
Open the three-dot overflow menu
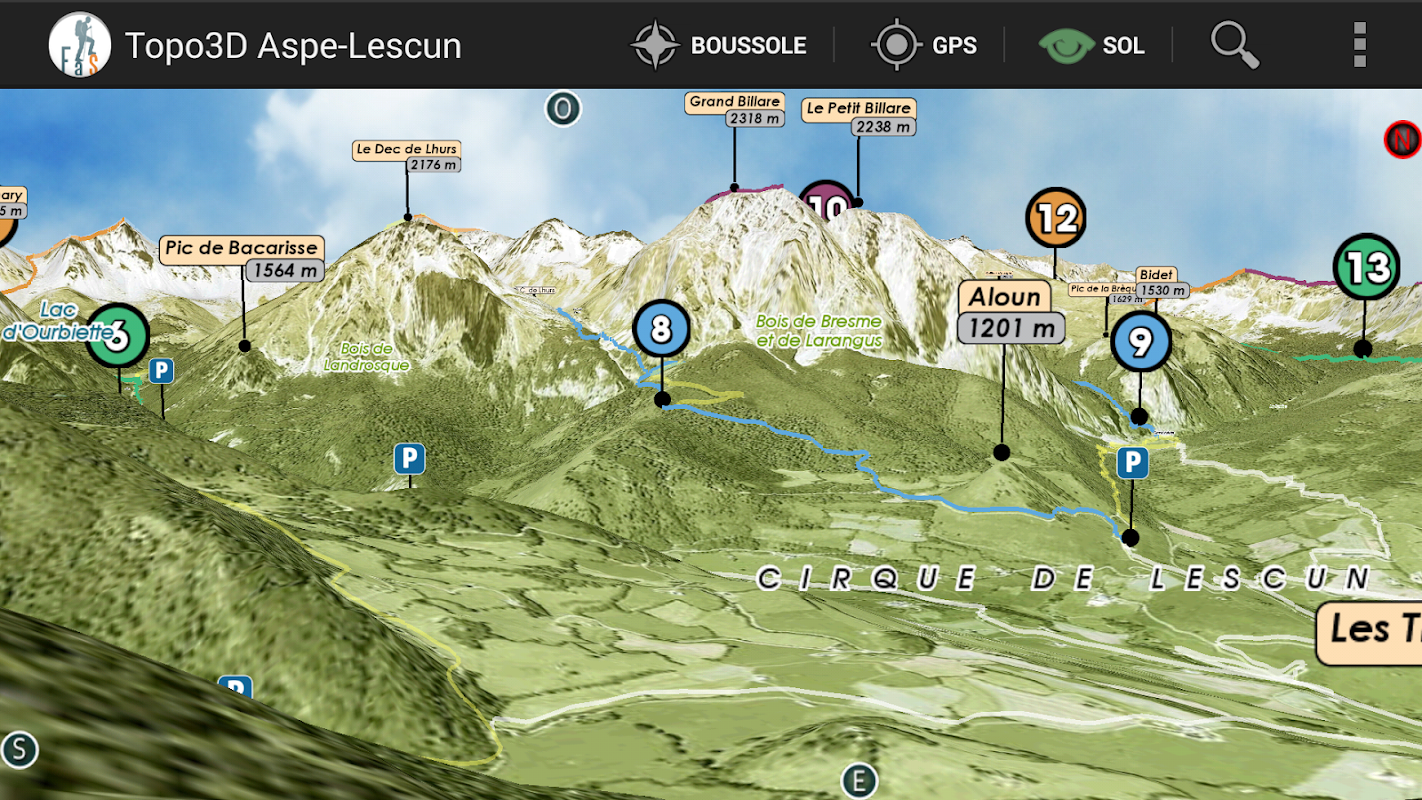click(1358, 45)
